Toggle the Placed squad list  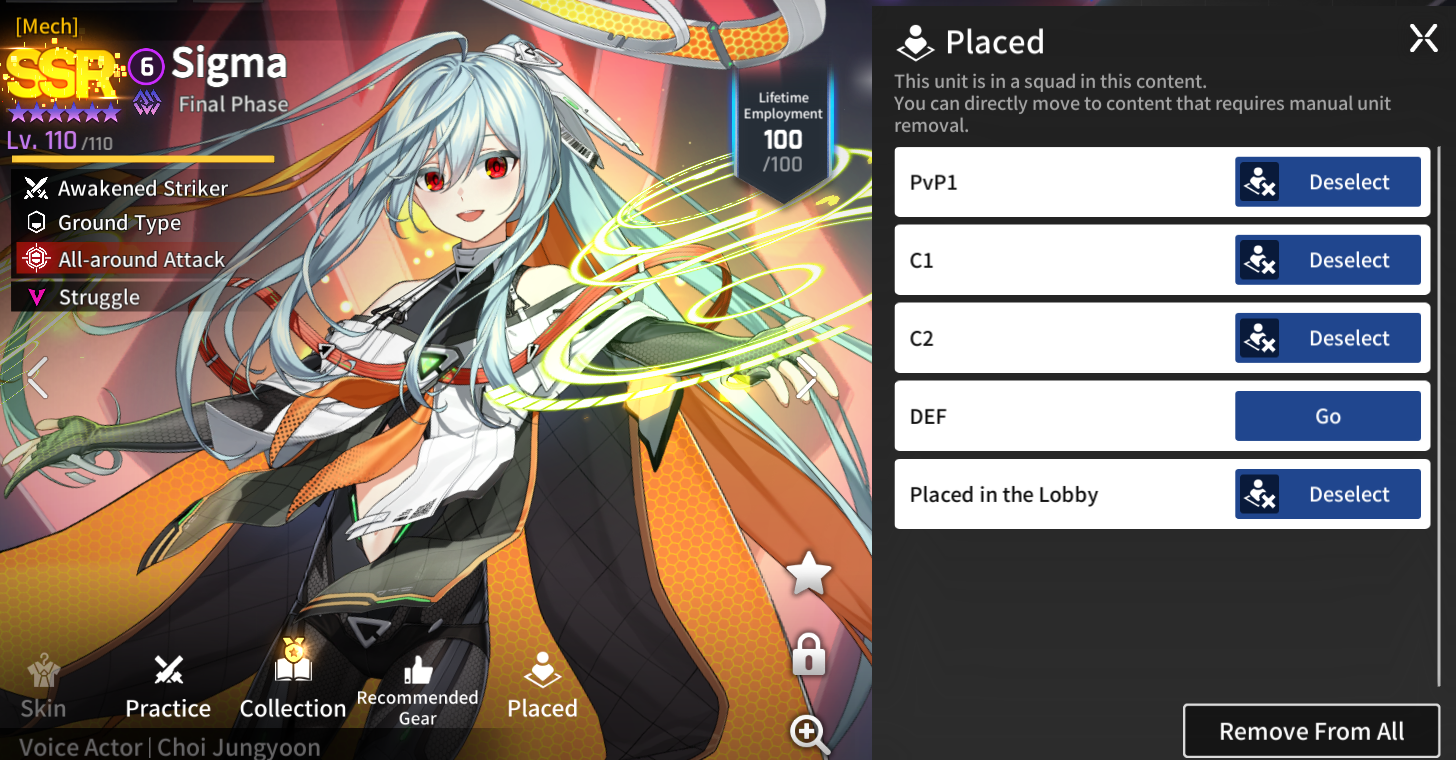(542, 687)
